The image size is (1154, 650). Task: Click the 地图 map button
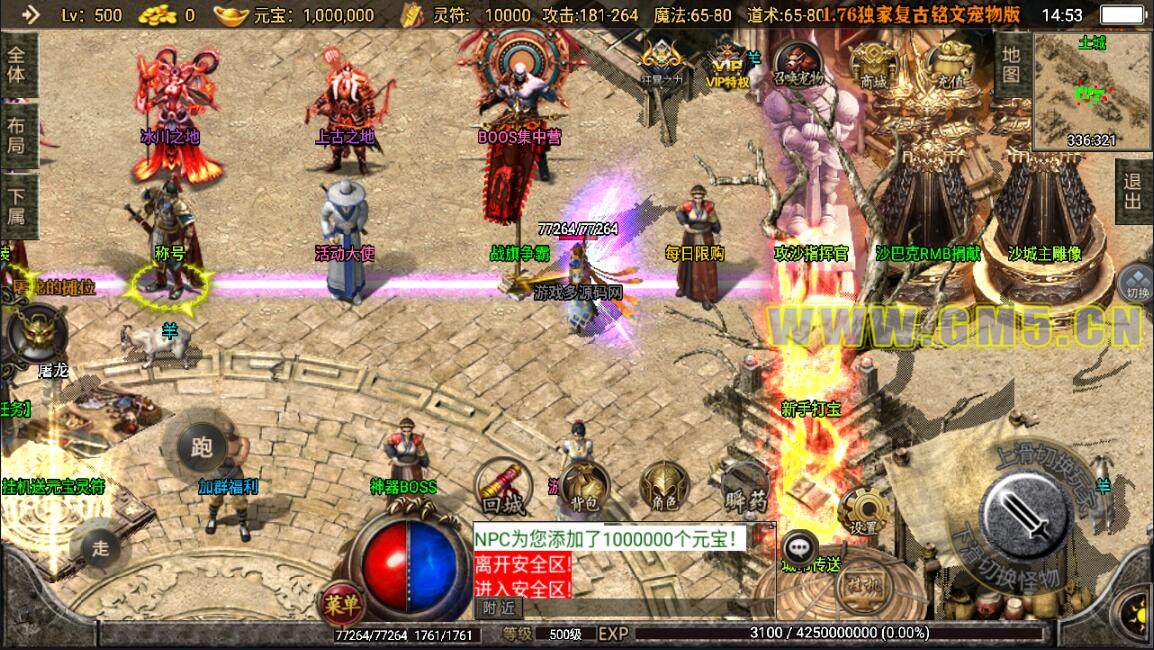(x=1011, y=64)
